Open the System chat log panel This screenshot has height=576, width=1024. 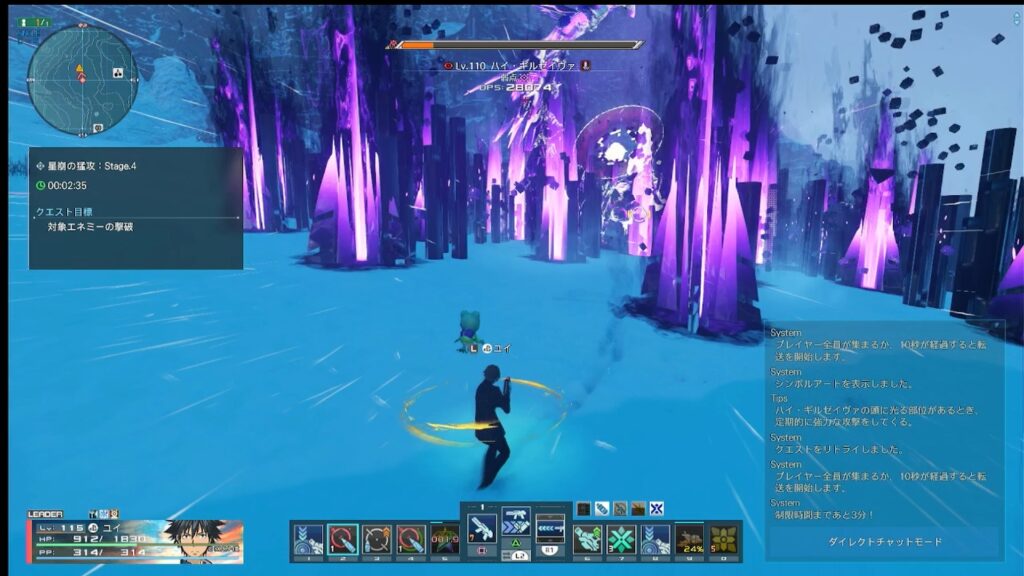[x=884, y=420]
